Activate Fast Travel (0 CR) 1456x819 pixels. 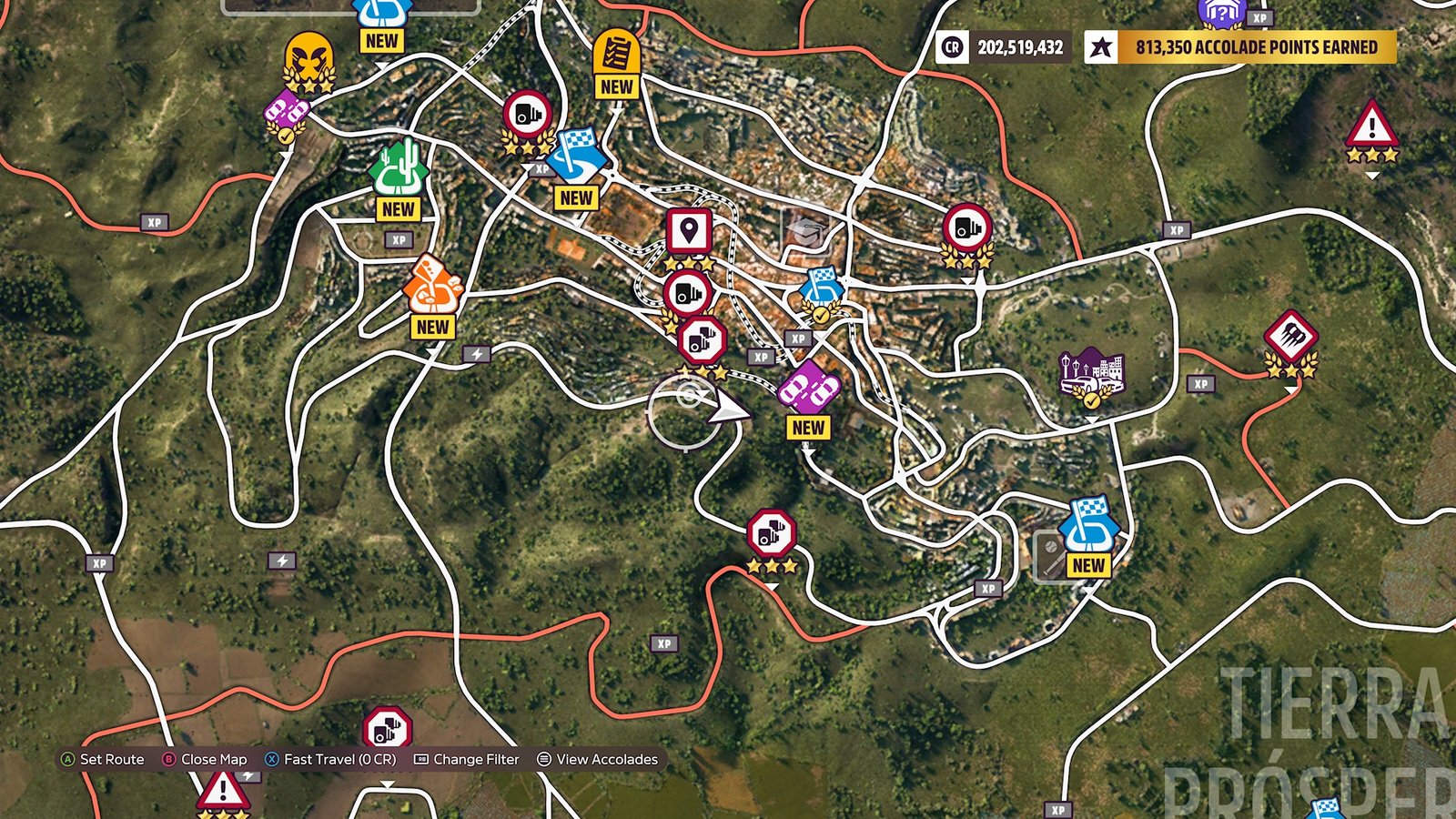(x=330, y=759)
